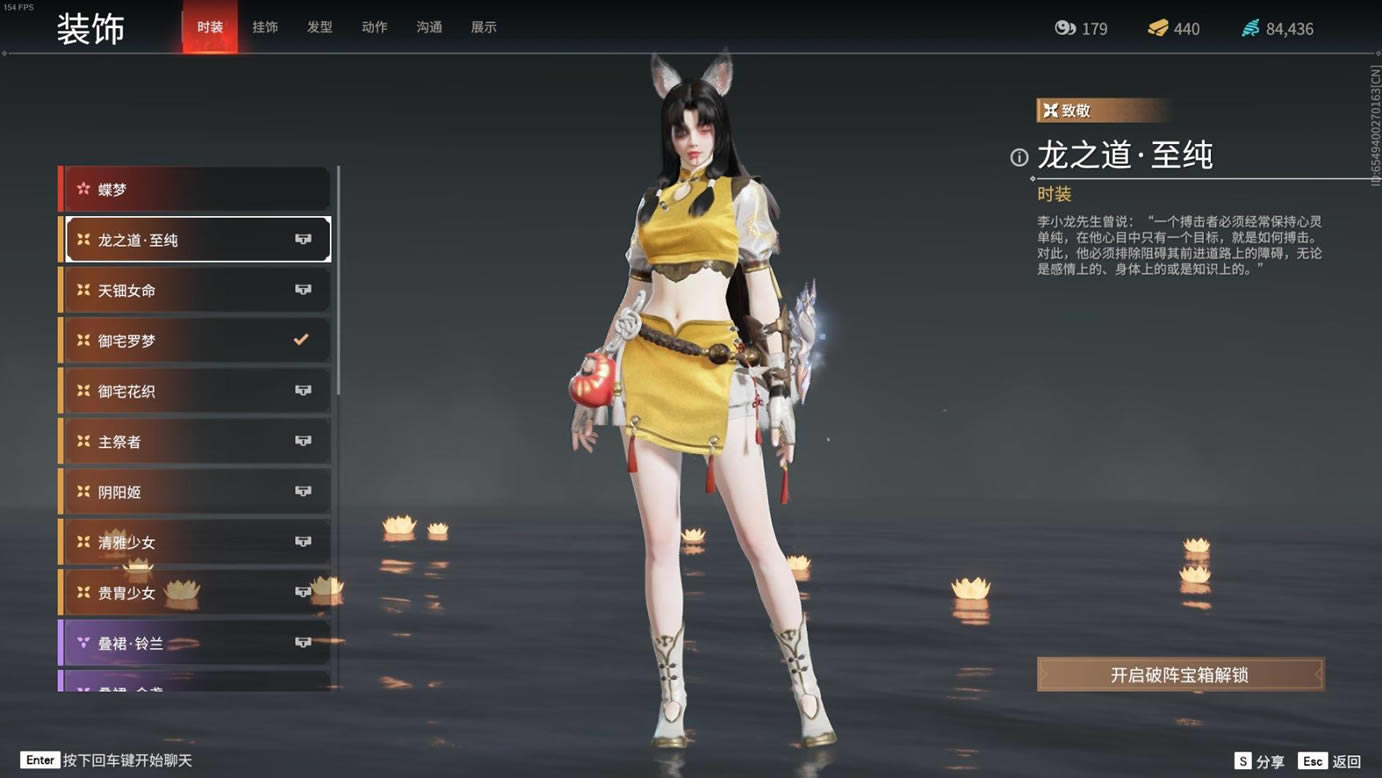Open the 动作 tab
The height and width of the screenshot is (778, 1382).
click(x=374, y=27)
